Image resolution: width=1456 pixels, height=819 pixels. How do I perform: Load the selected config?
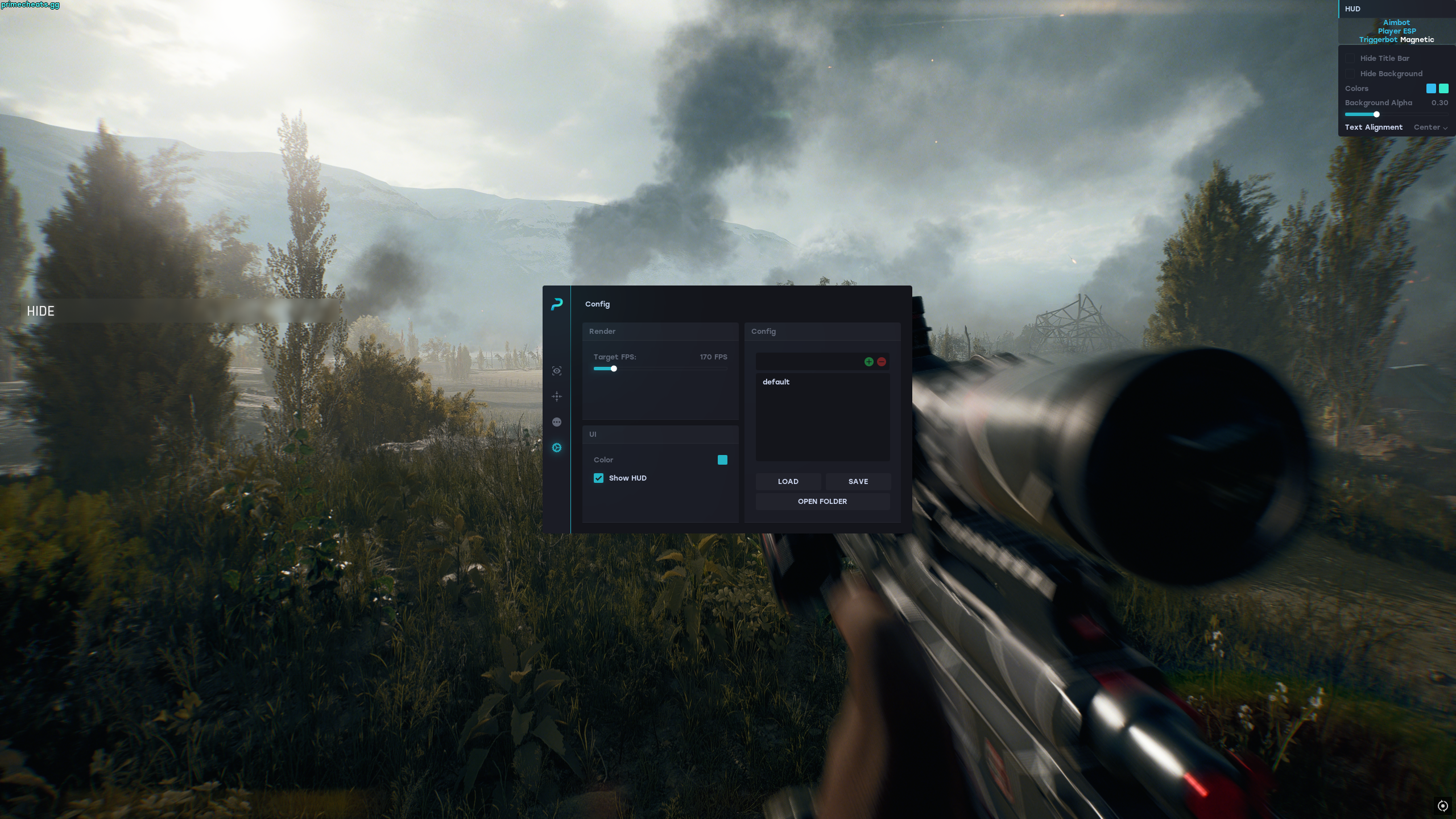point(788,481)
